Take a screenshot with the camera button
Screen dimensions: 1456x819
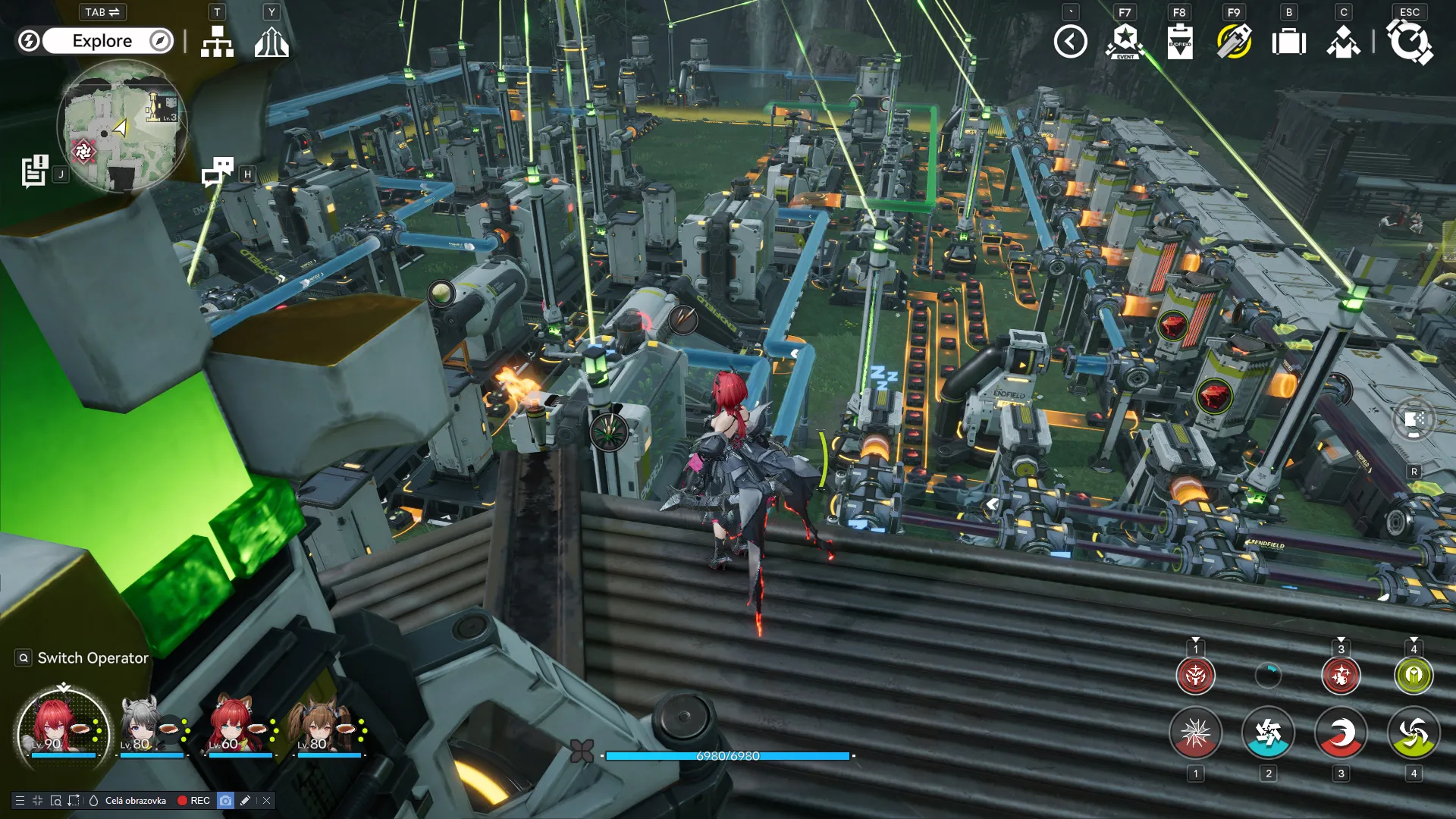click(225, 801)
